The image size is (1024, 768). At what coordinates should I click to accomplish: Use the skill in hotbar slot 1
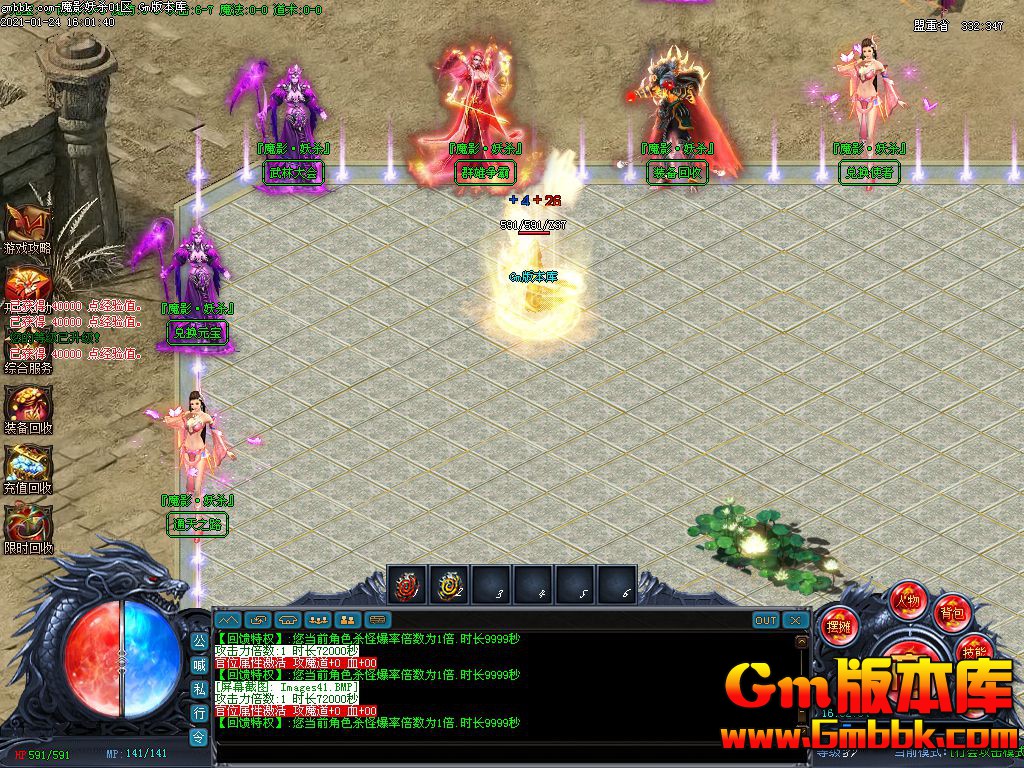point(407,585)
